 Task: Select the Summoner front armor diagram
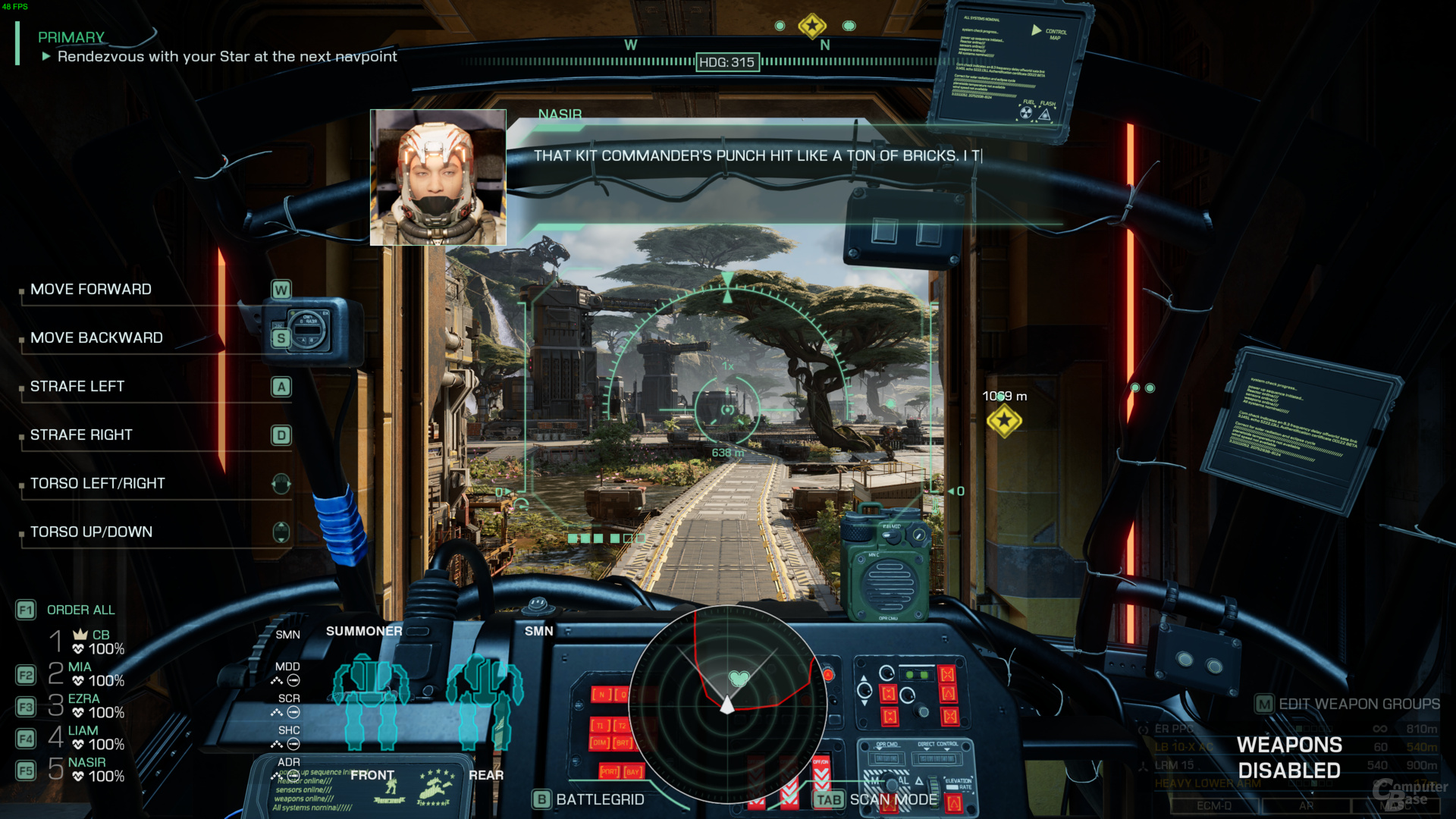tap(371, 701)
